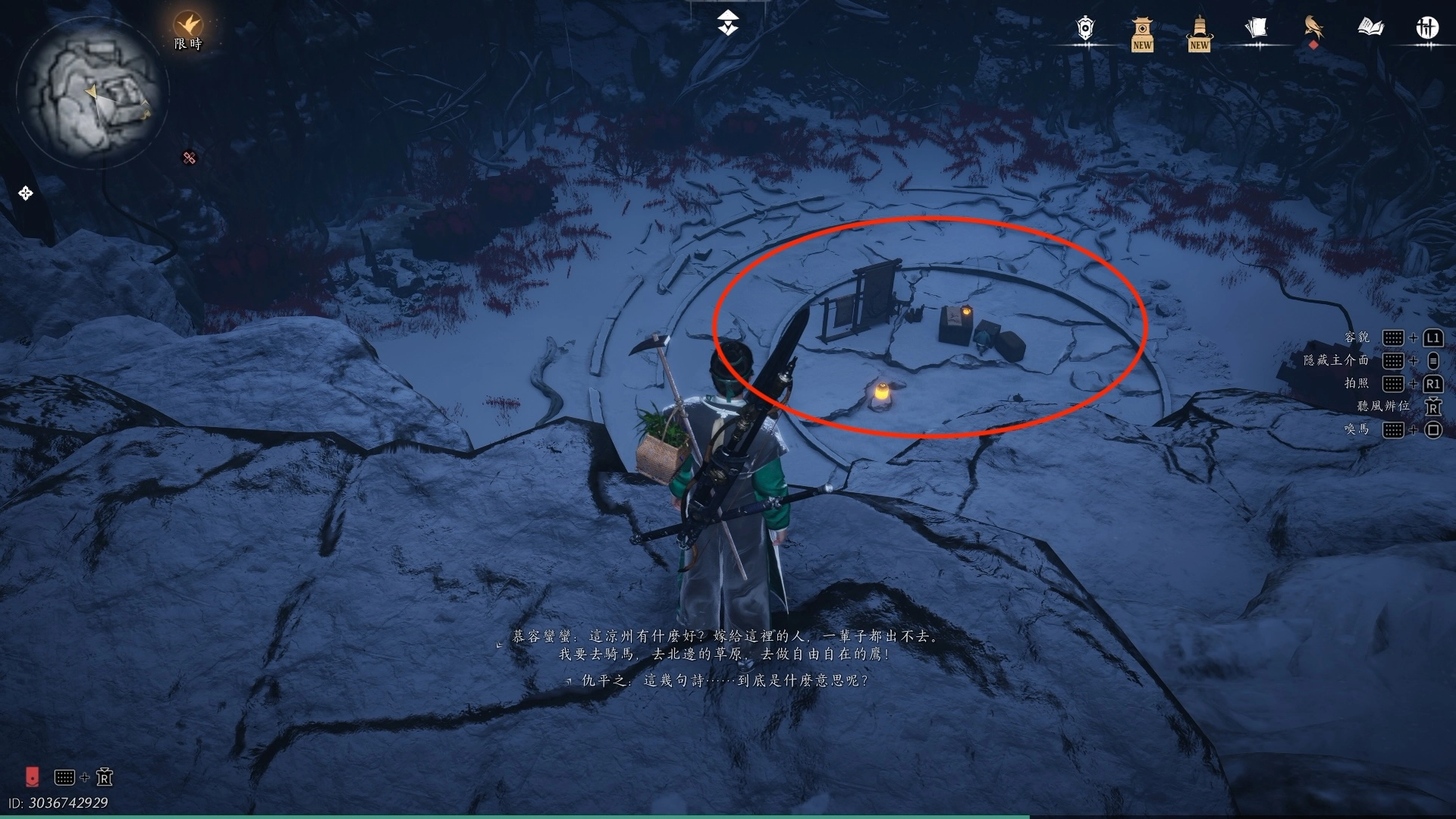This screenshot has width=1456, height=819.
Task: Click the red pouch icon
Action: [x=32, y=777]
